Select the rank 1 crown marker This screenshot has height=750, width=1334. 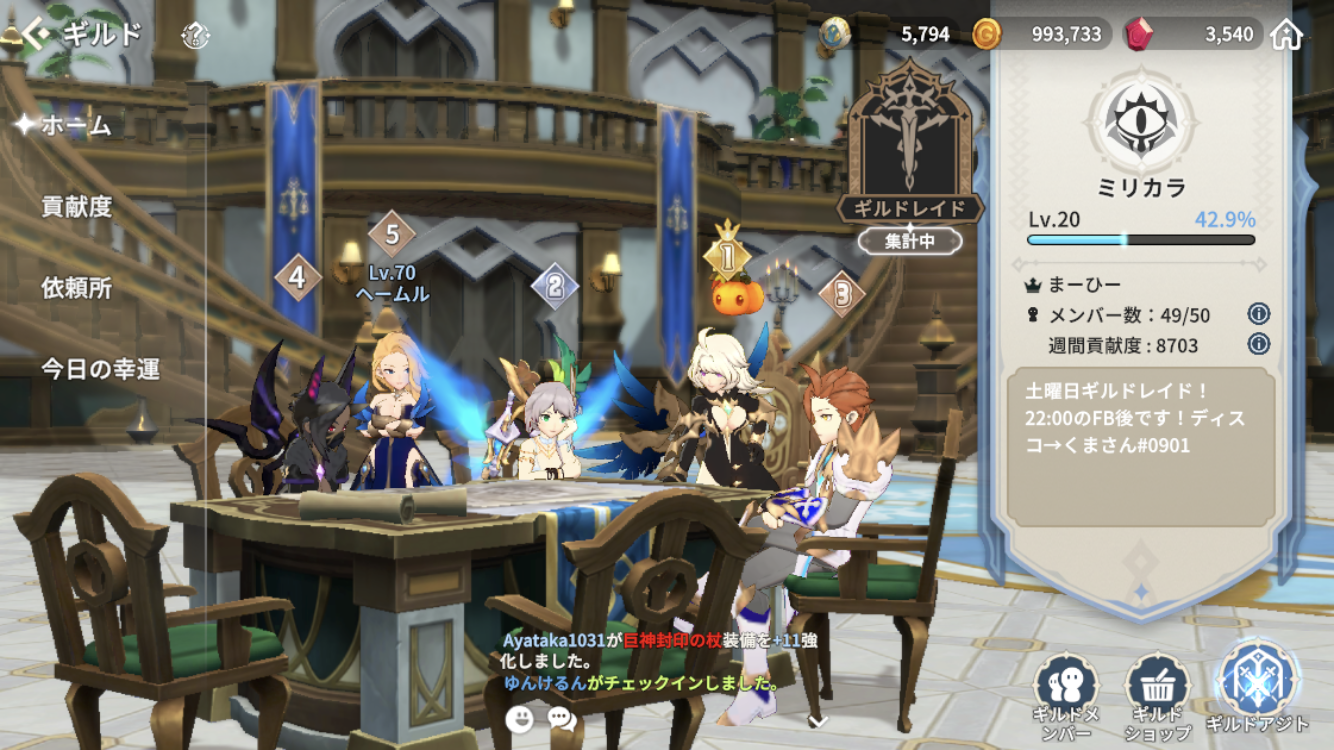click(728, 255)
